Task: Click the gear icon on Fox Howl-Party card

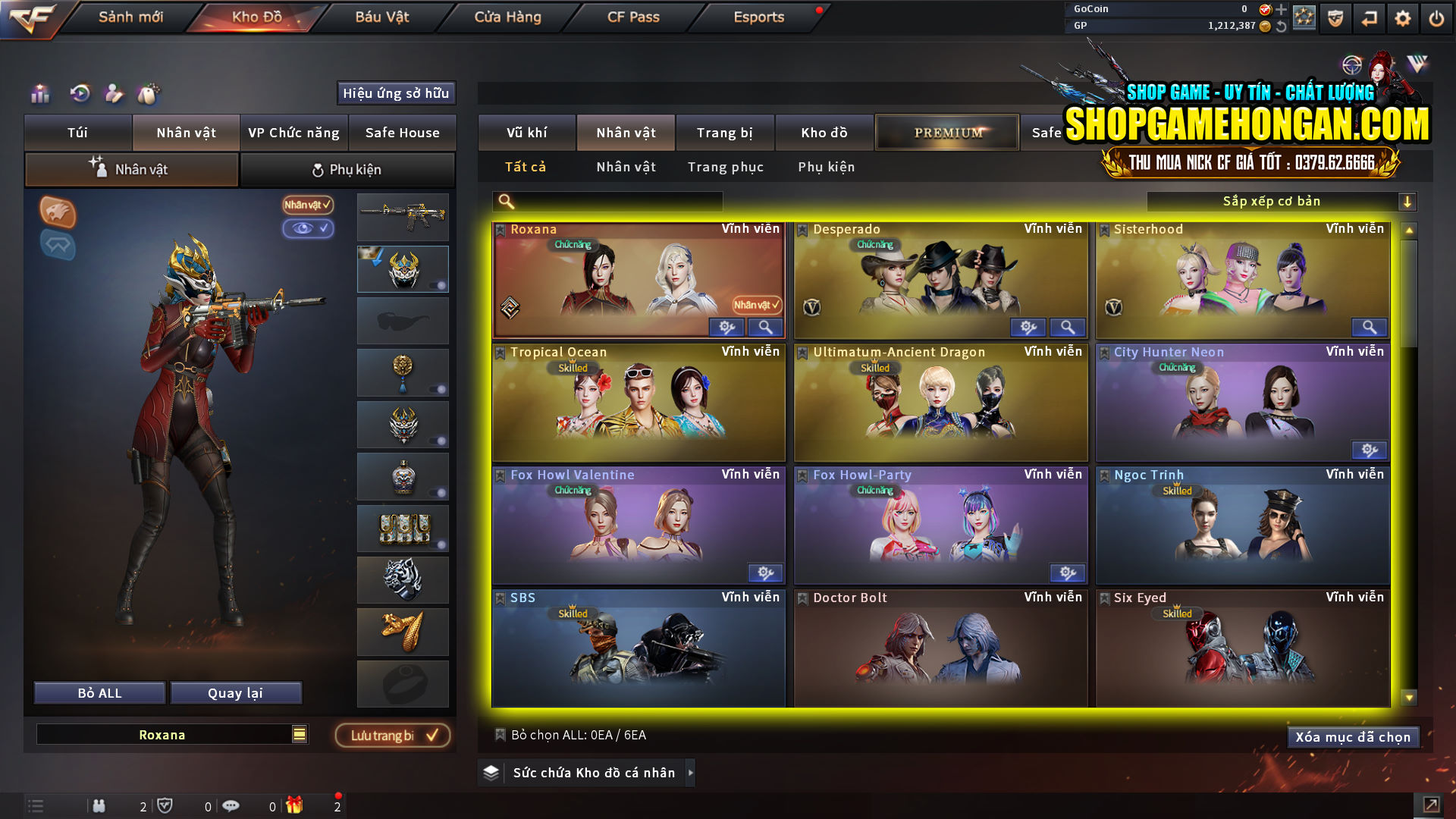Action: 1068,573
